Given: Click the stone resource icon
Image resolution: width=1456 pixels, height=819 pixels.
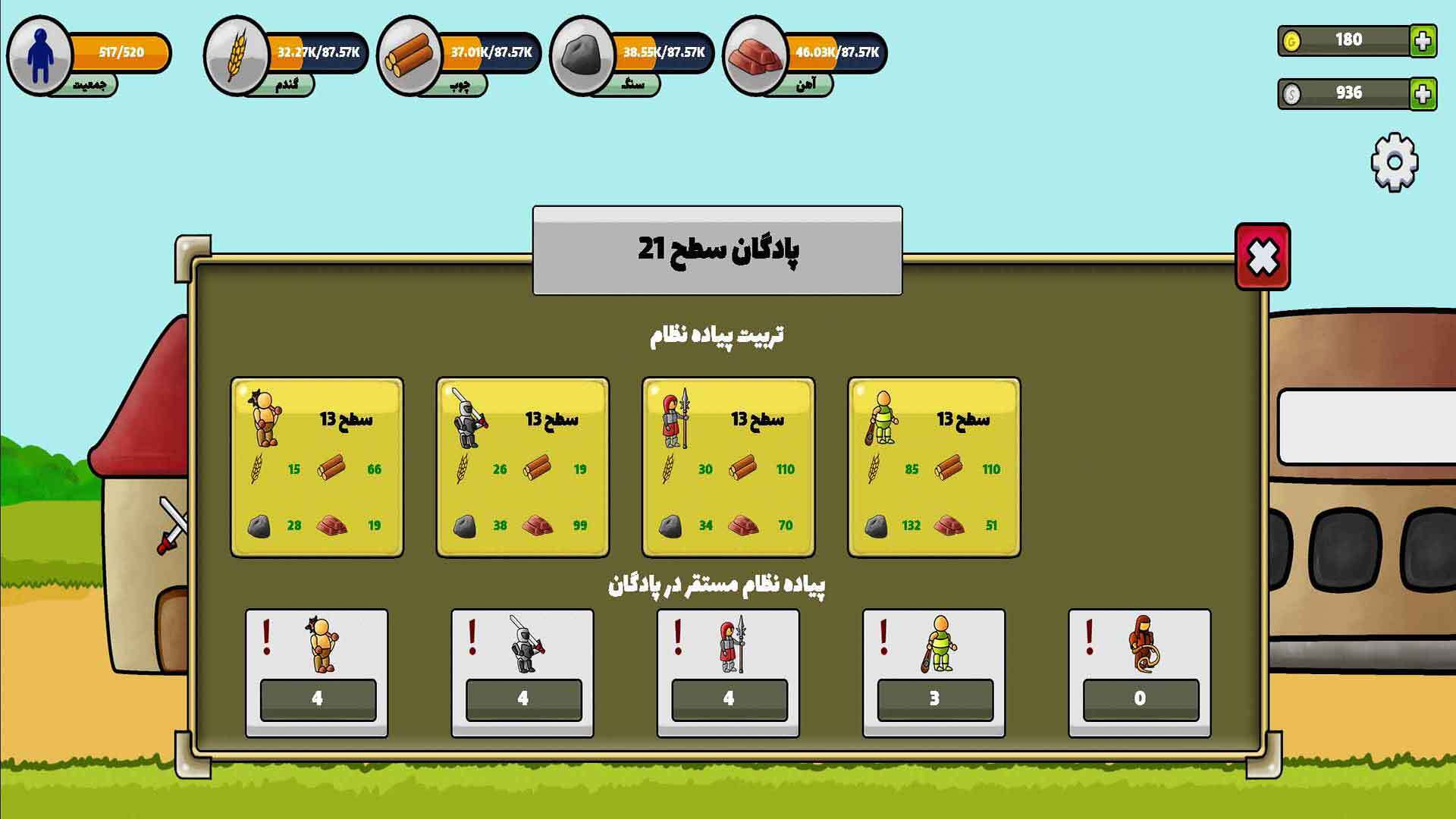Looking at the screenshot, I should coord(582,55).
